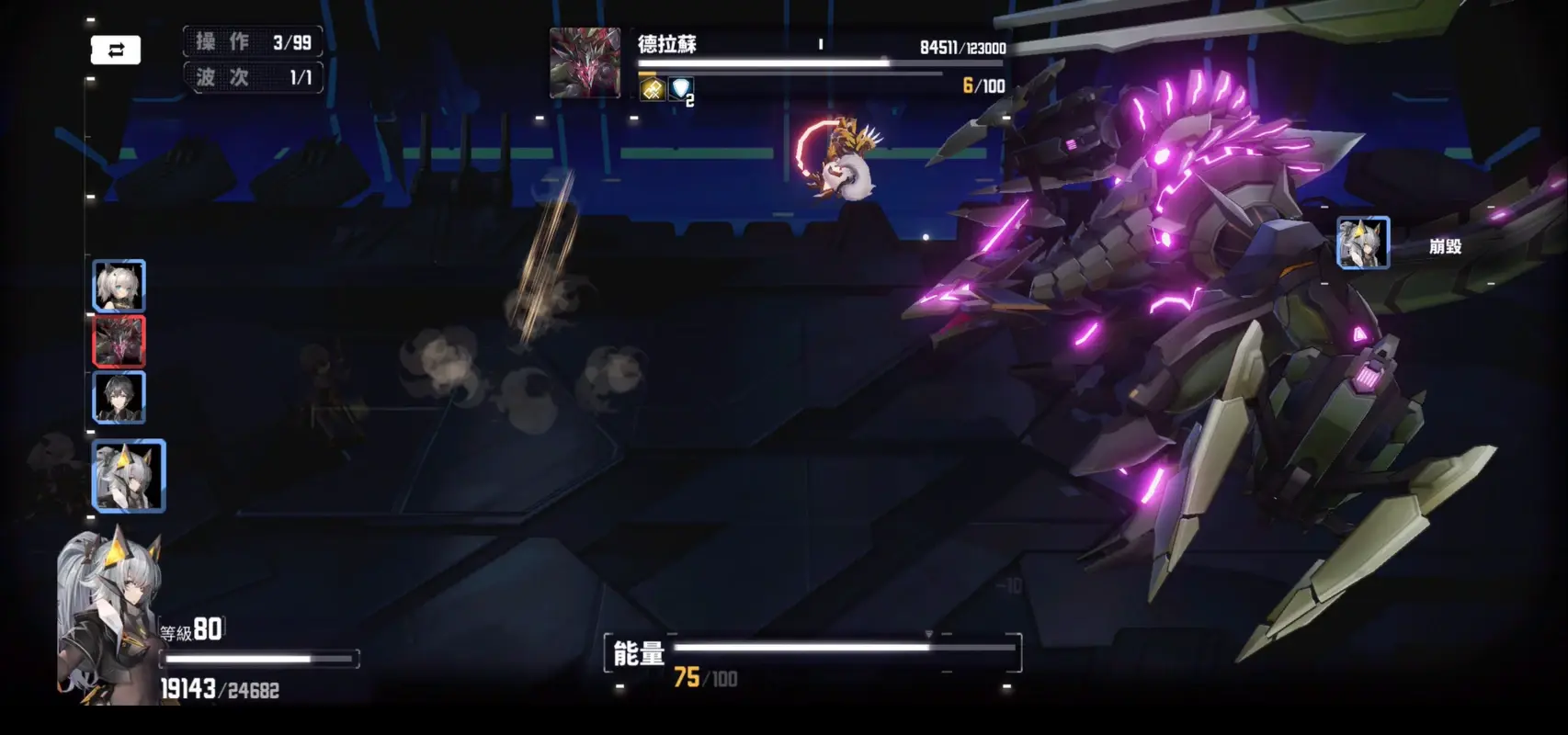The image size is (1568, 735).
Task: Select the top white-haired character portrait
Action: (119, 286)
